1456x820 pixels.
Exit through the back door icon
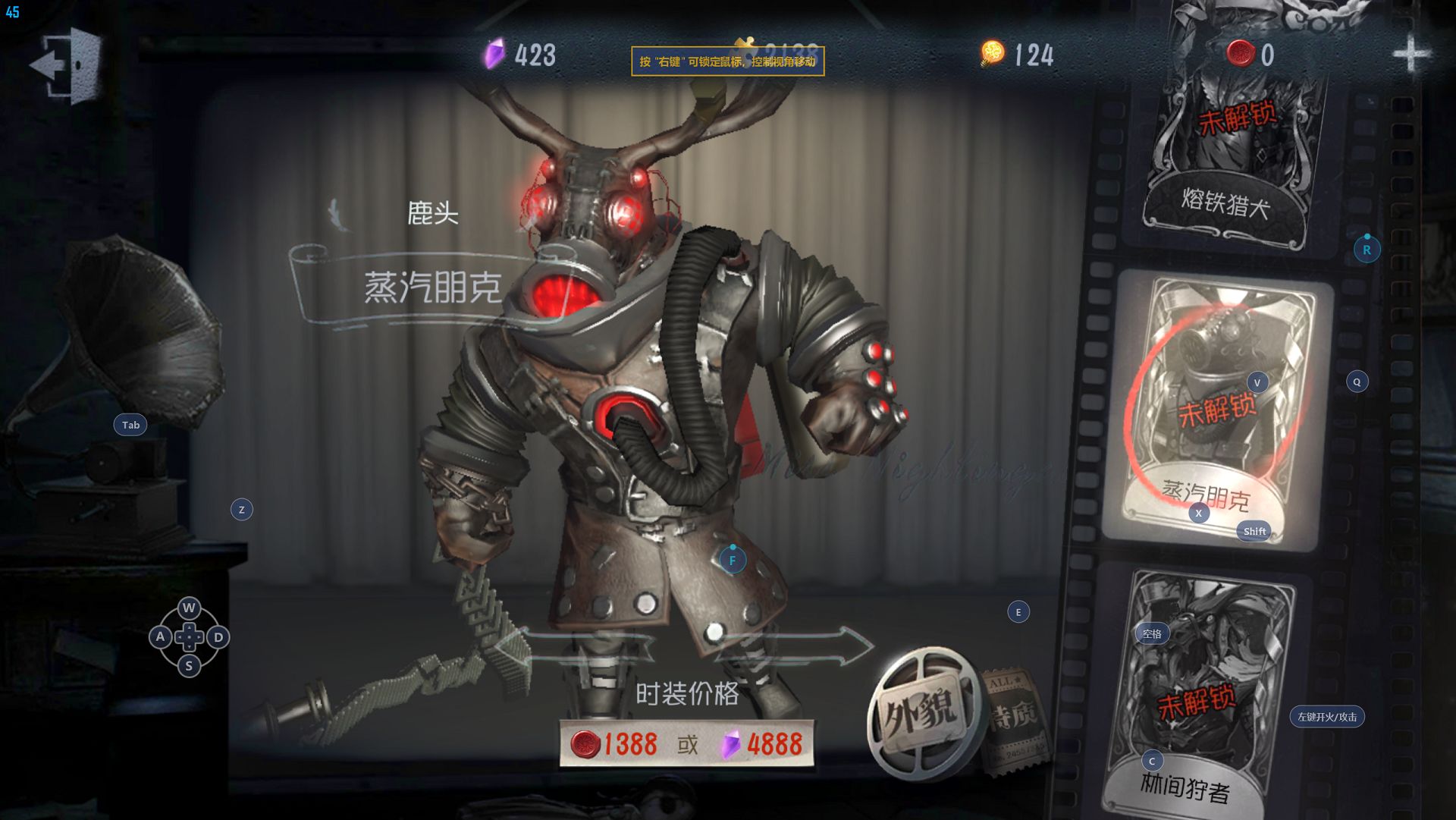(67, 64)
